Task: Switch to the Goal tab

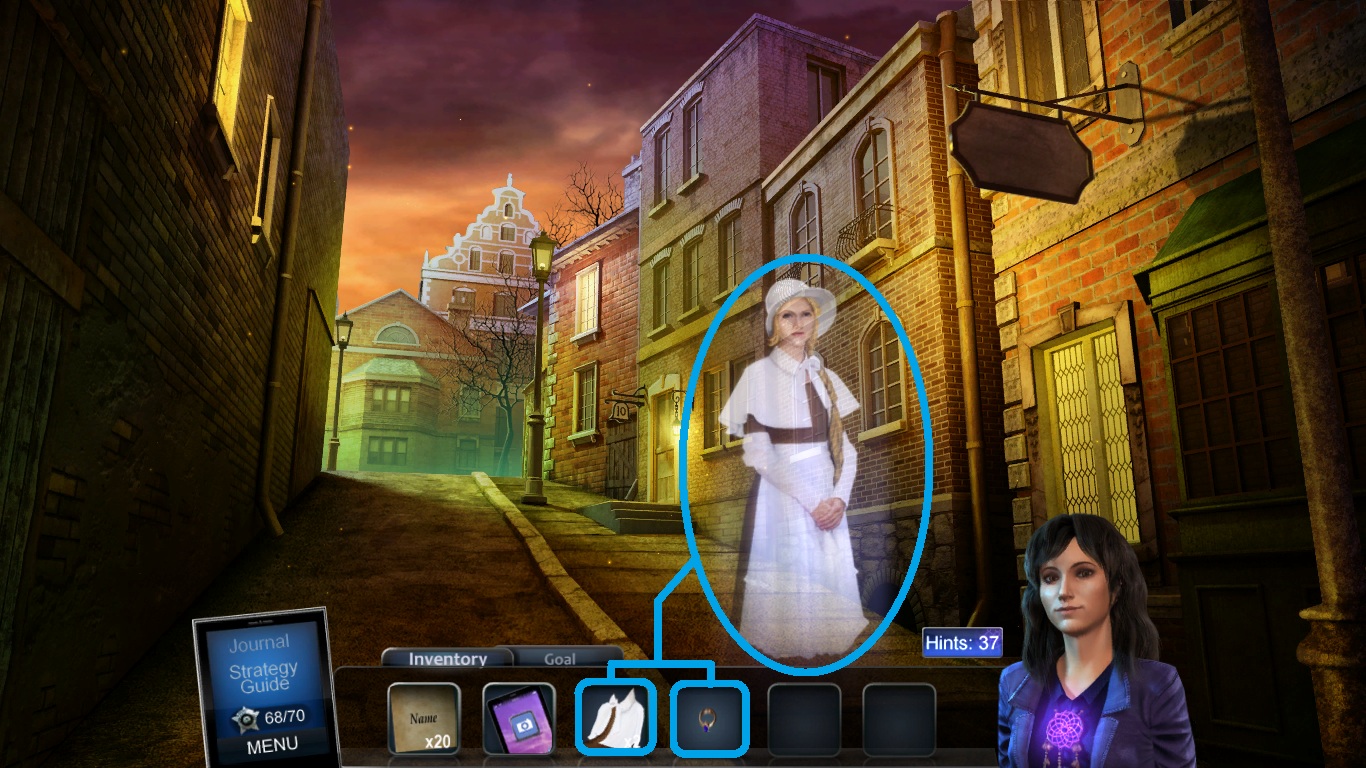Action: coord(561,659)
